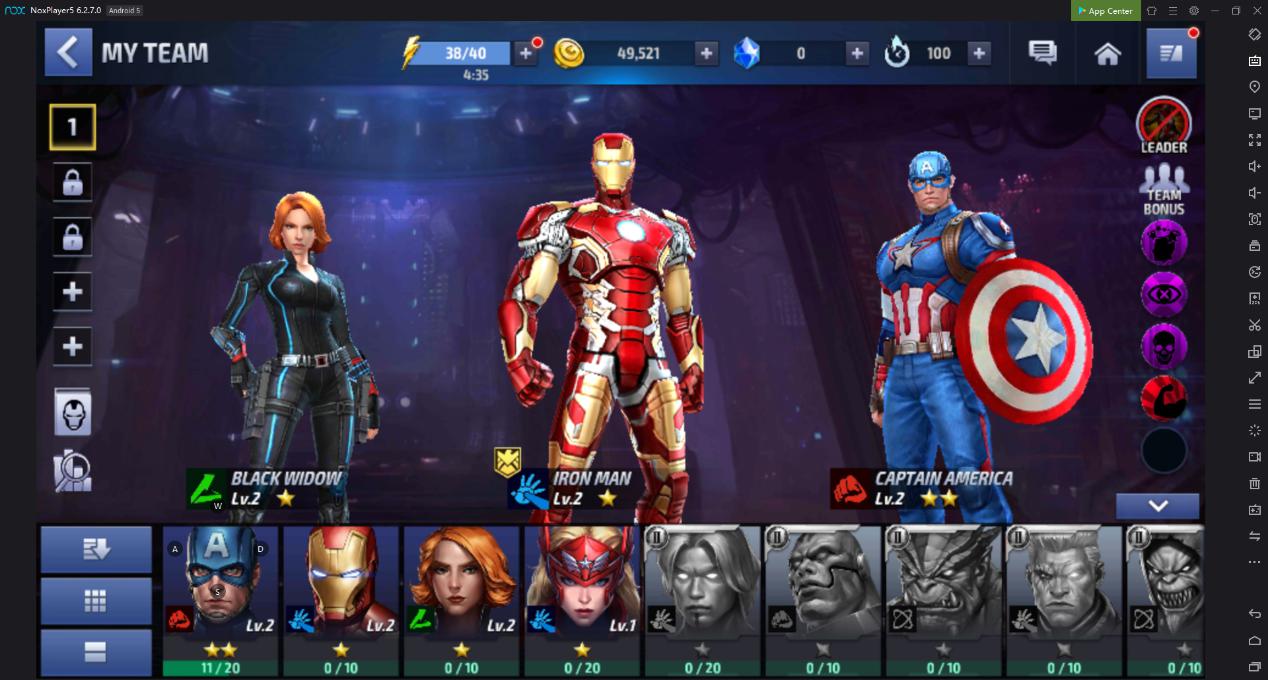The width and height of the screenshot is (1268, 680).
Task: Open the hero sort order button
Action: (96, 549)
